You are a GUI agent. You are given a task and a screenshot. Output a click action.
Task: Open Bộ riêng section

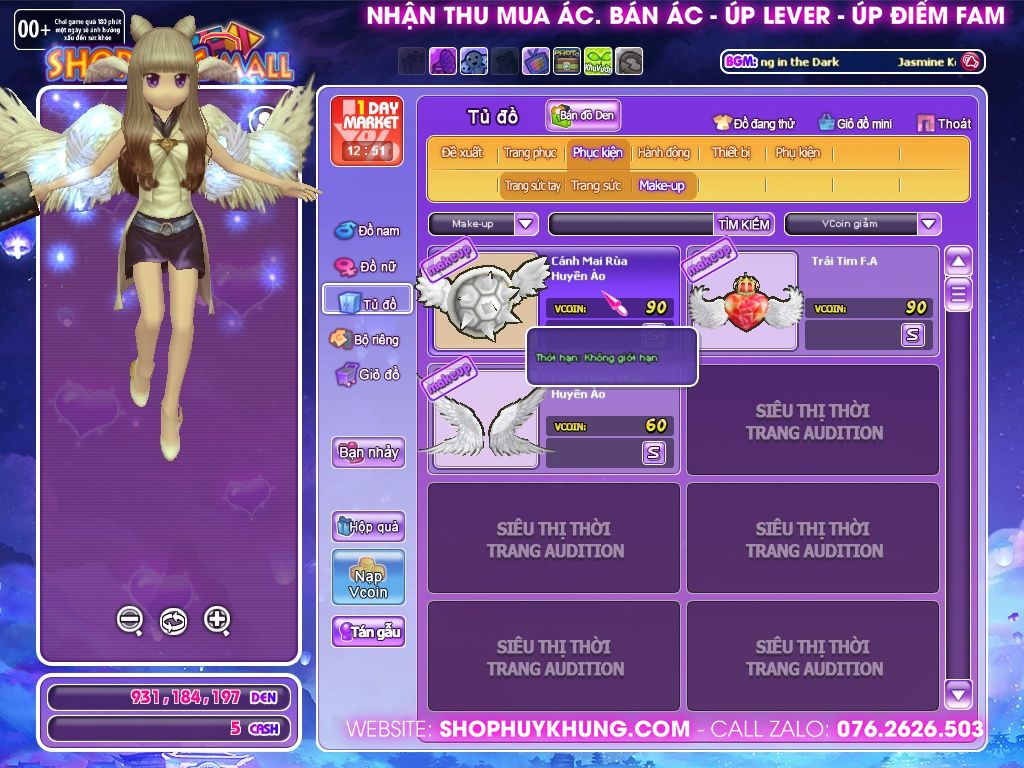[x=365, y=339]
